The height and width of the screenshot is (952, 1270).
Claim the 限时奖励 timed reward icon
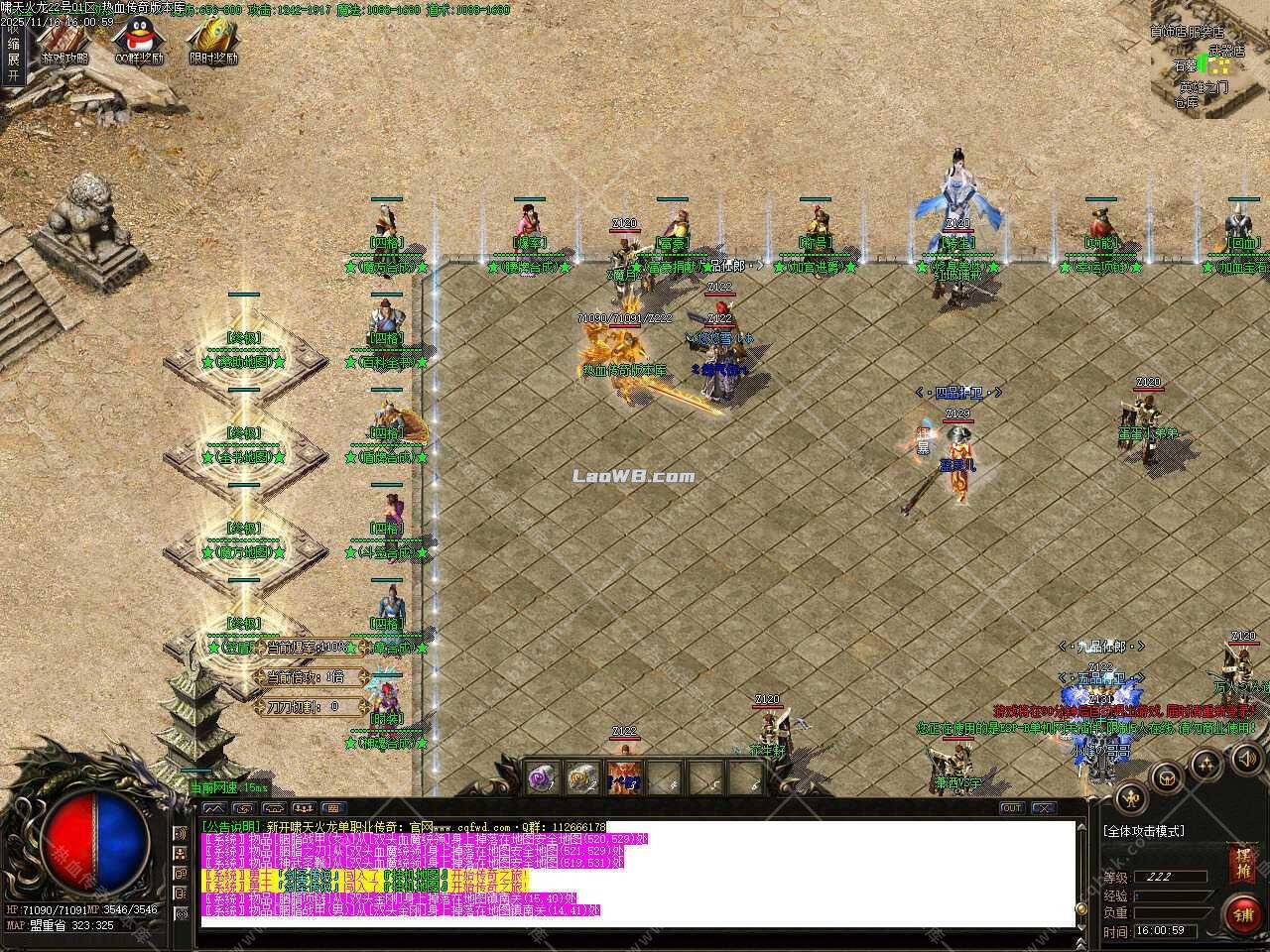pos(212,40)
